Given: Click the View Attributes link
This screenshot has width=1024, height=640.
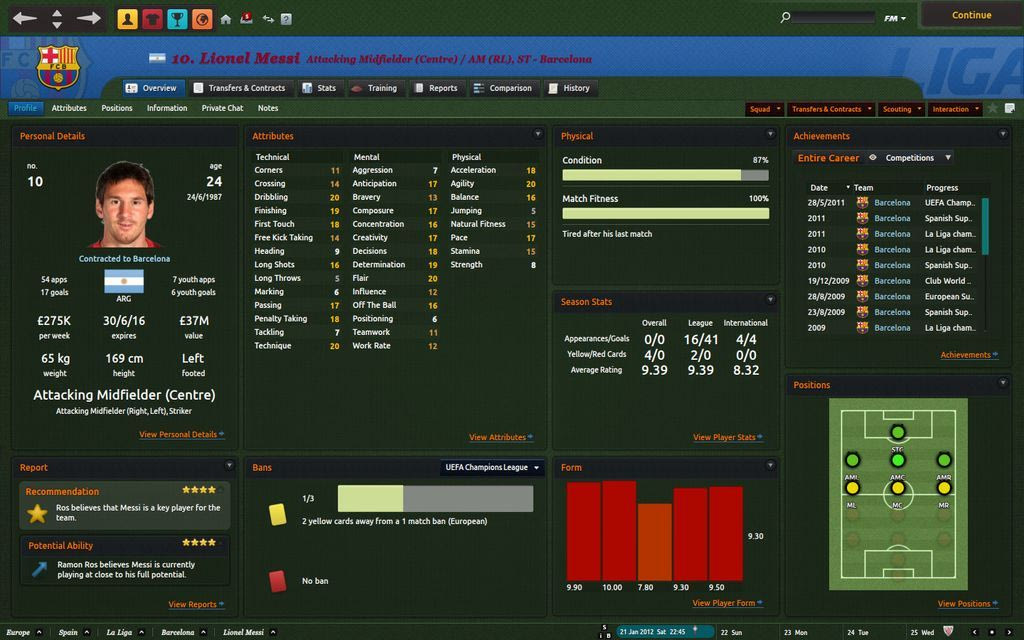Looking at the screenshot, I should (x=497, y=437).
